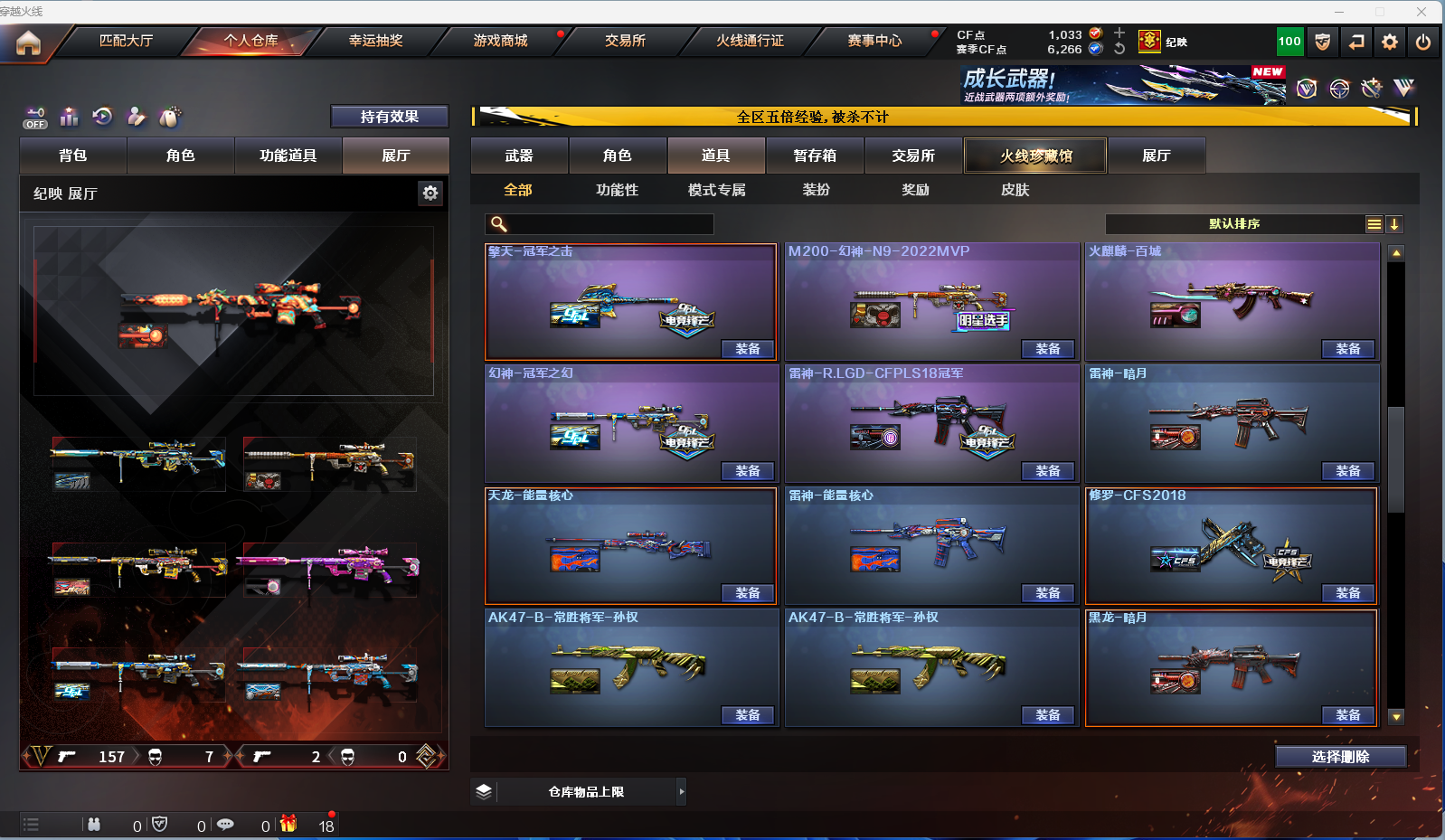Open the 默认排序 sort dropdown

1234,224
